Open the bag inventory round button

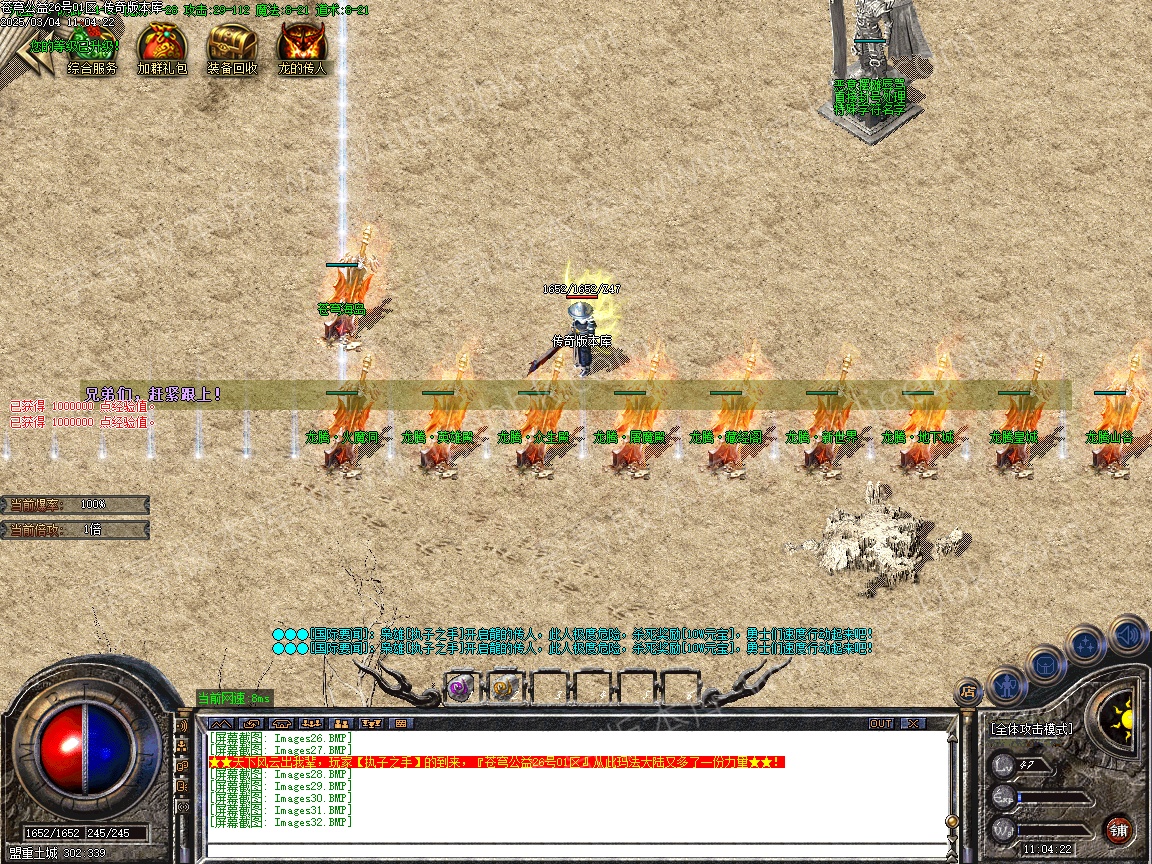tap(1044, 664)
